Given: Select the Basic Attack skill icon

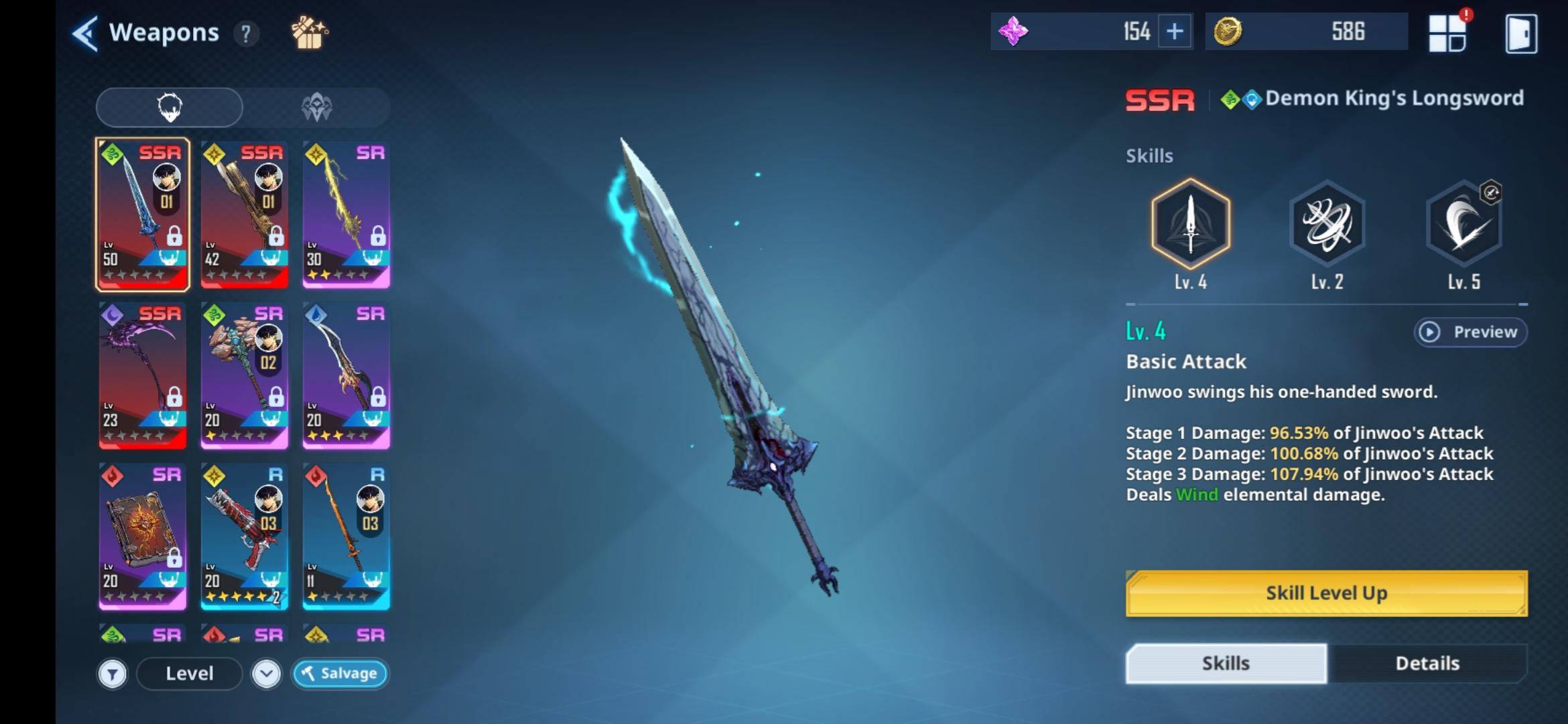Looking at the screenshot, I should tap(1191, 224).
